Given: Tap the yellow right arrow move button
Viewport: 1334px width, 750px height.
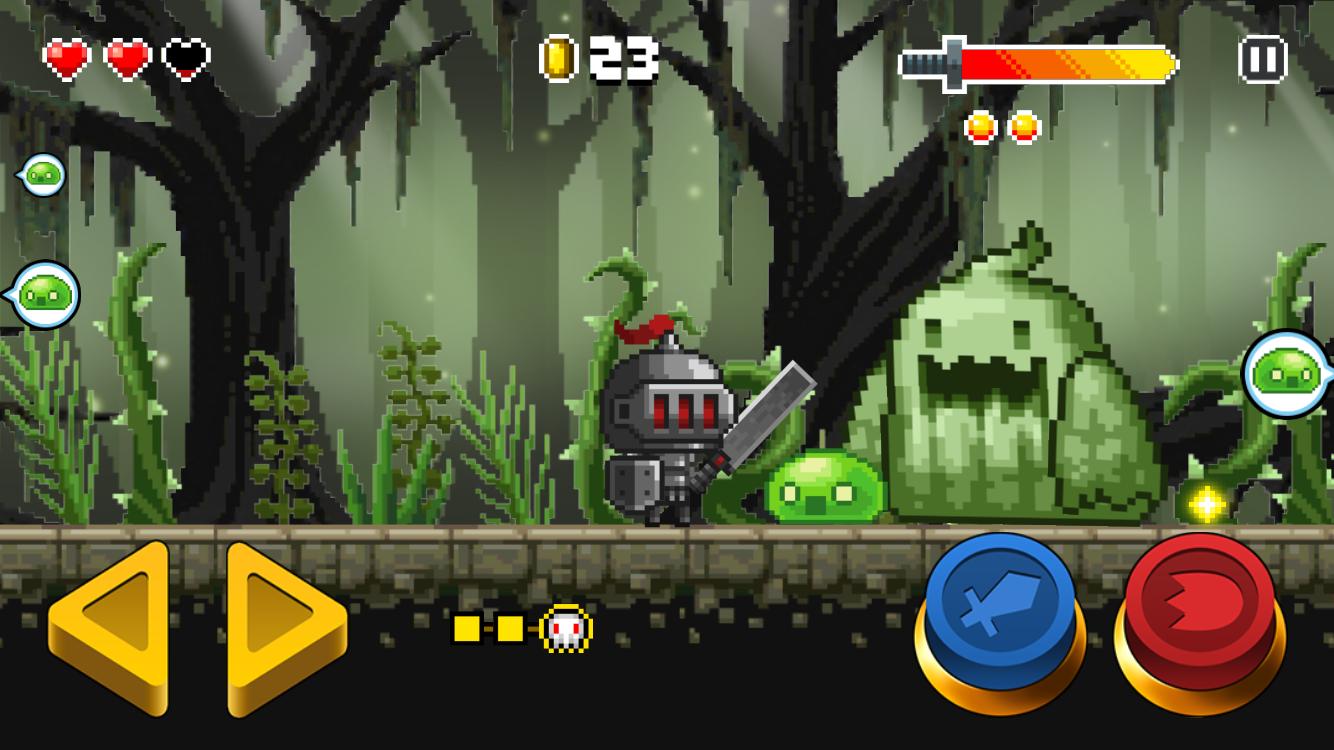Looking at the screenshot, I should pos(285,627).
